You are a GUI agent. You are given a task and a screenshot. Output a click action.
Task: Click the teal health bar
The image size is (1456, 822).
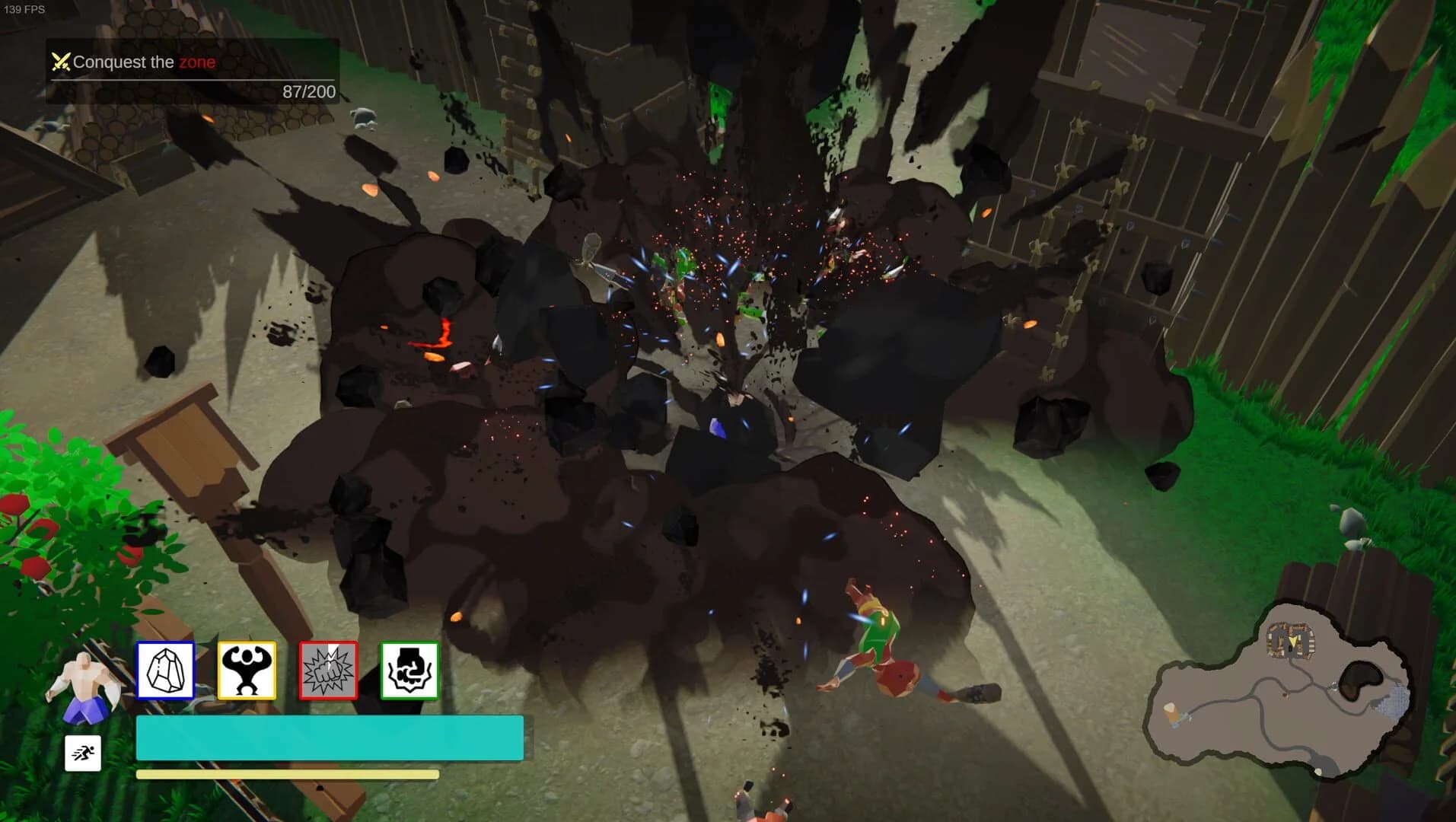[329, 737]
